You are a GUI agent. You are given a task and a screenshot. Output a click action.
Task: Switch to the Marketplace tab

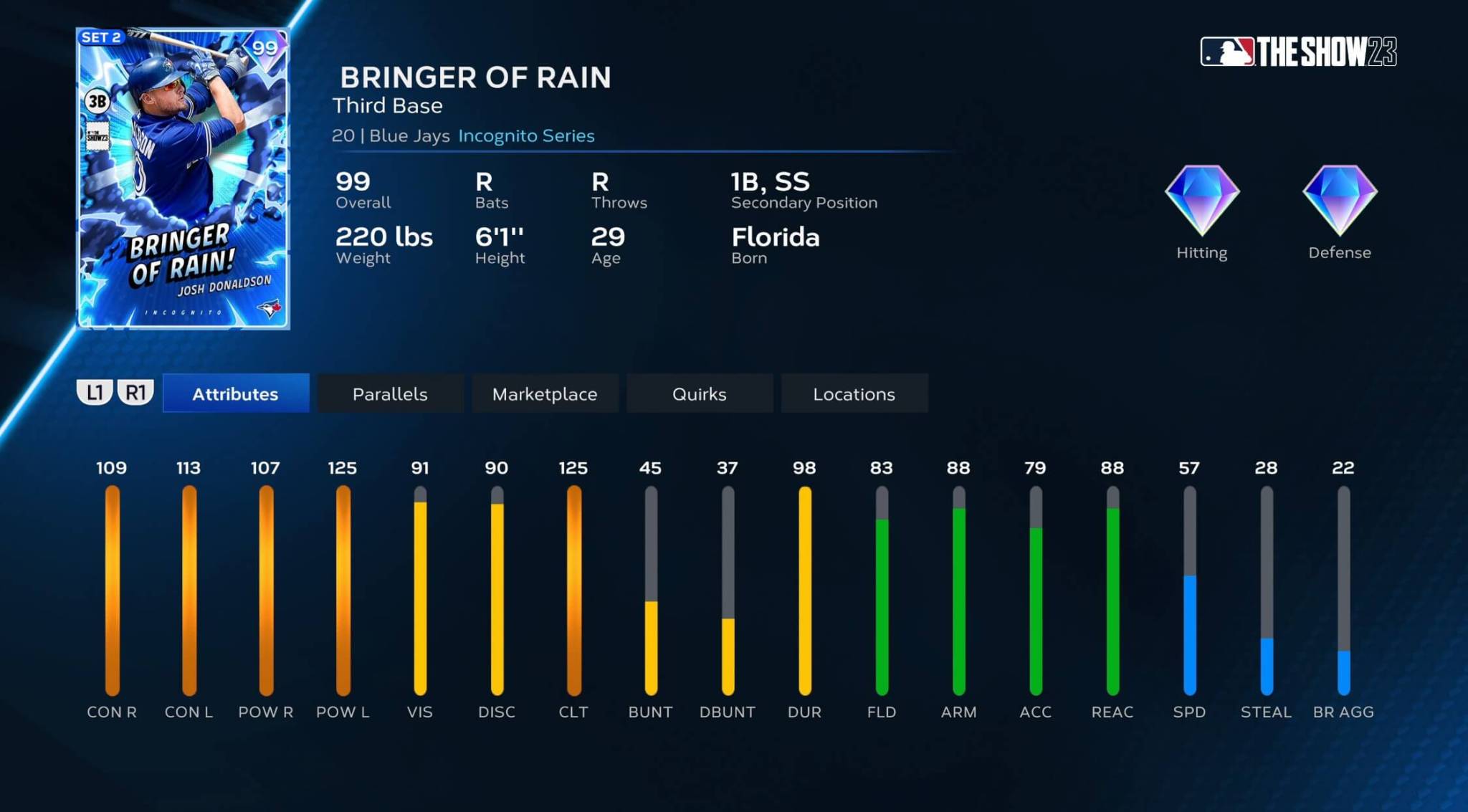pos(545,393)
